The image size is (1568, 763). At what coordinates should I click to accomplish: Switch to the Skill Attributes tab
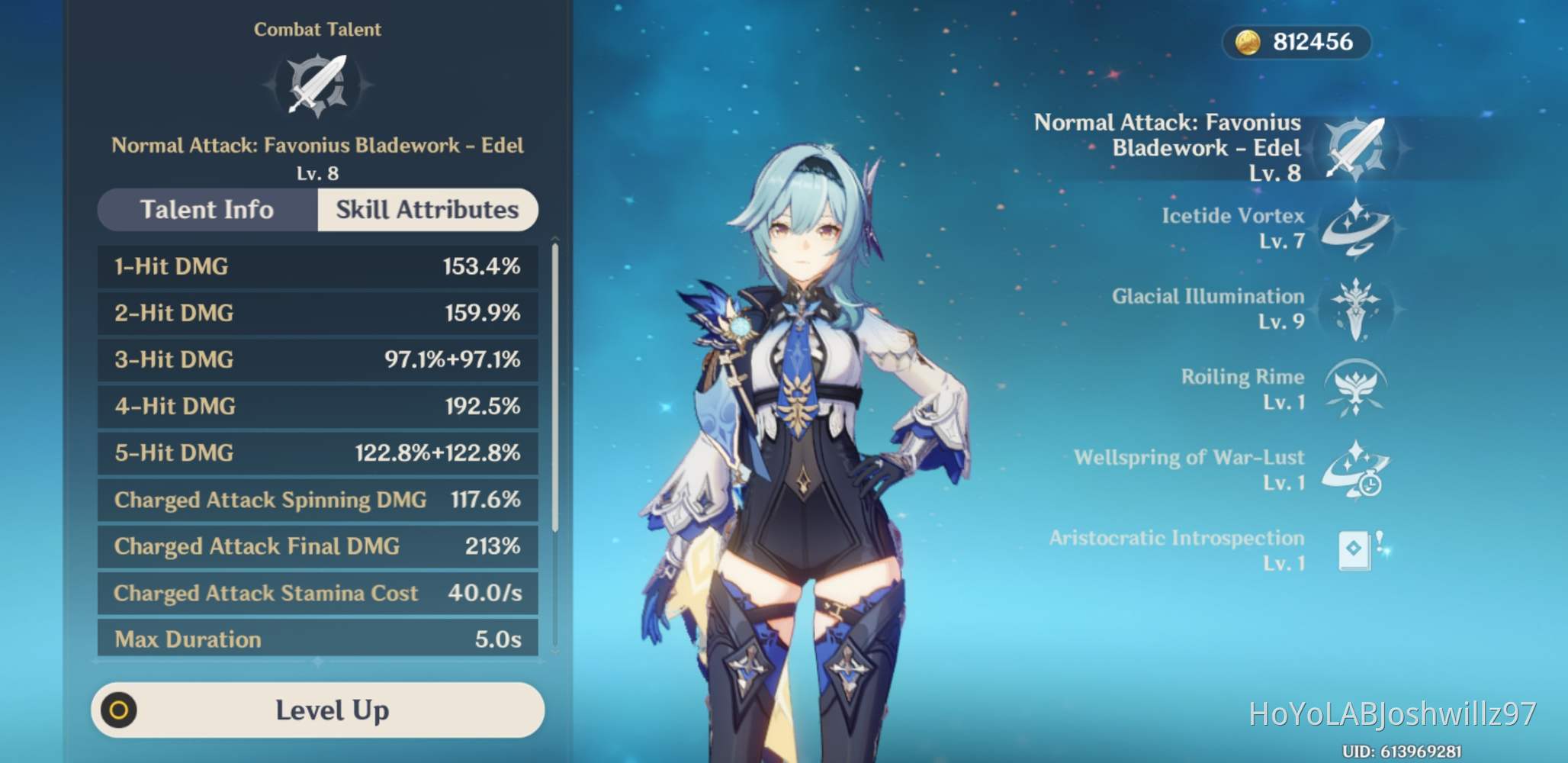coord(426,210)
